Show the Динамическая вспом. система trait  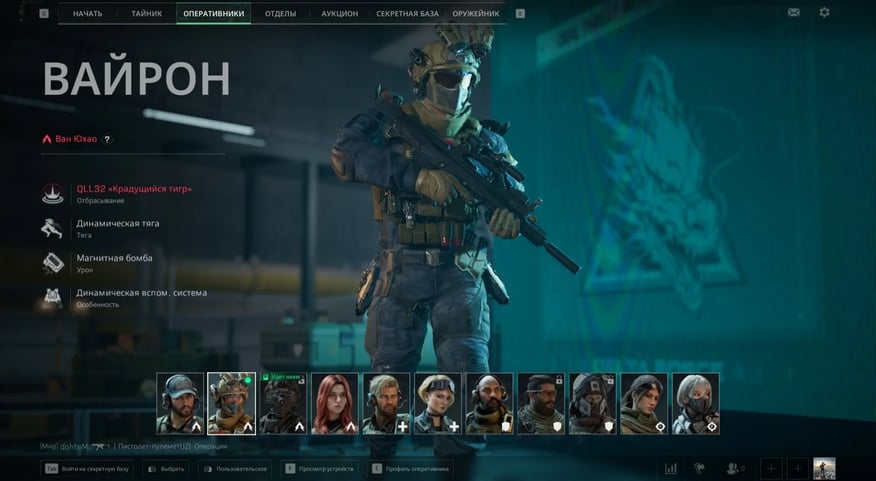(141, 293)
